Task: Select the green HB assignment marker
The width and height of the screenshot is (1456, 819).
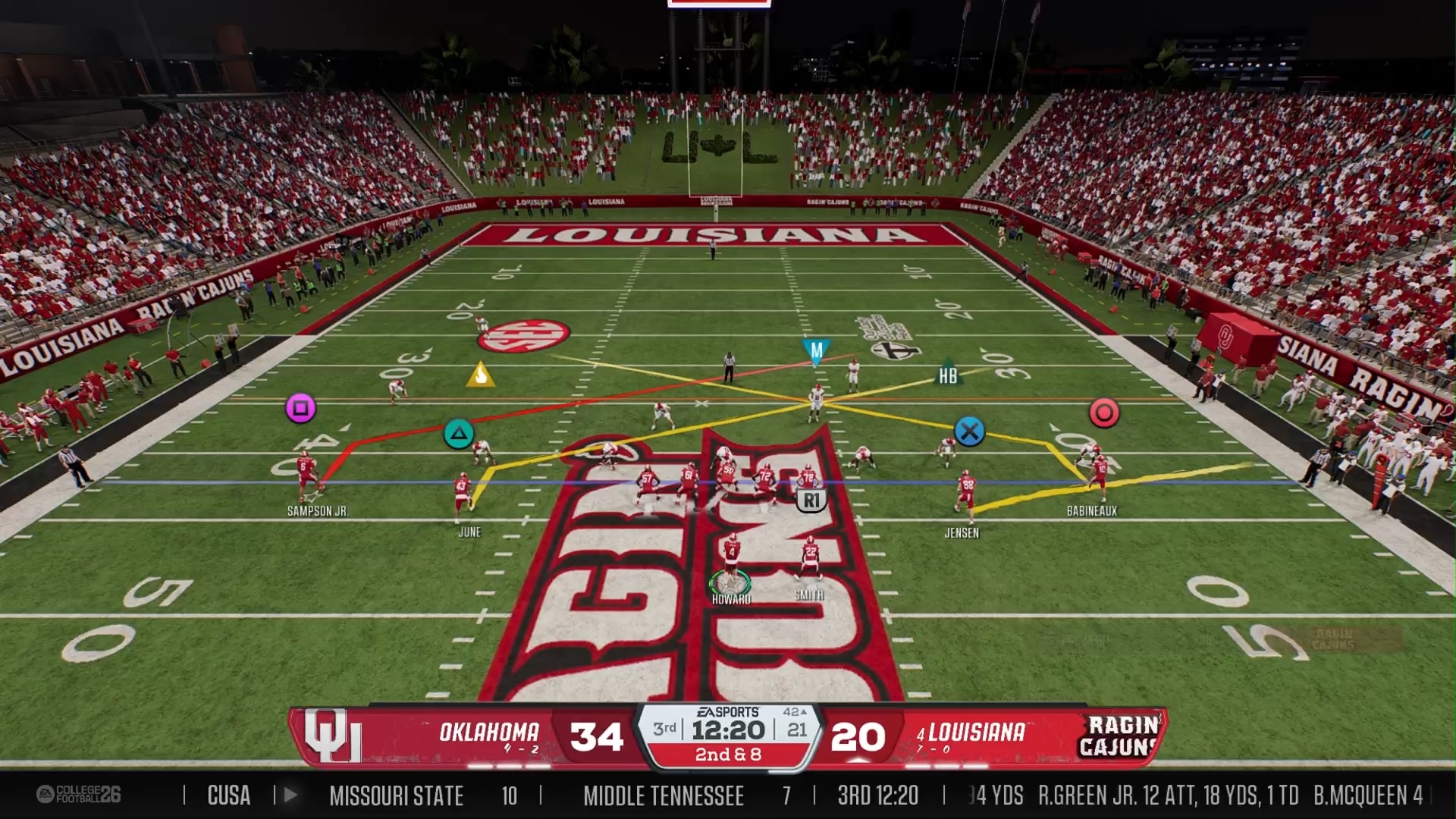Action: point(948,375)
